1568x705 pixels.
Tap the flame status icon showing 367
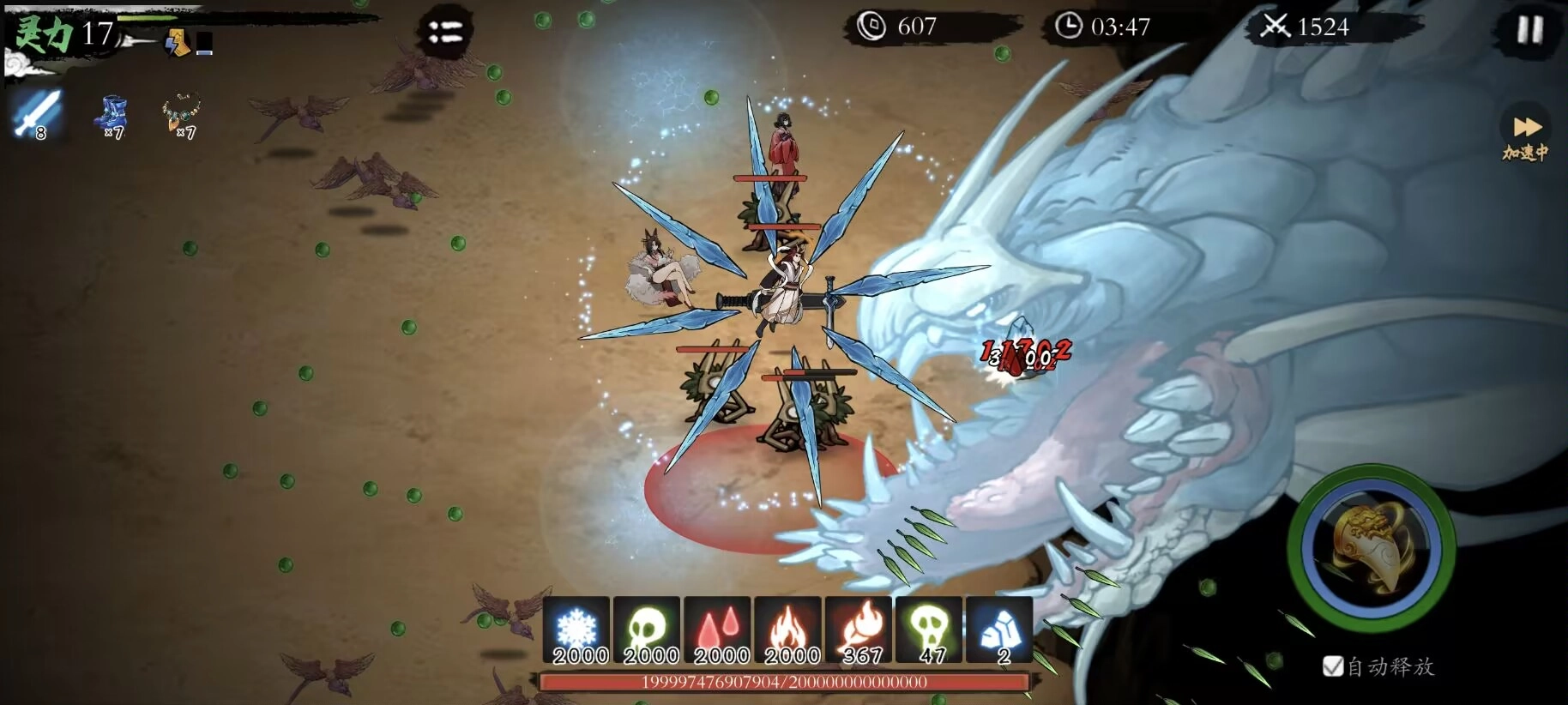coord(859,631)
